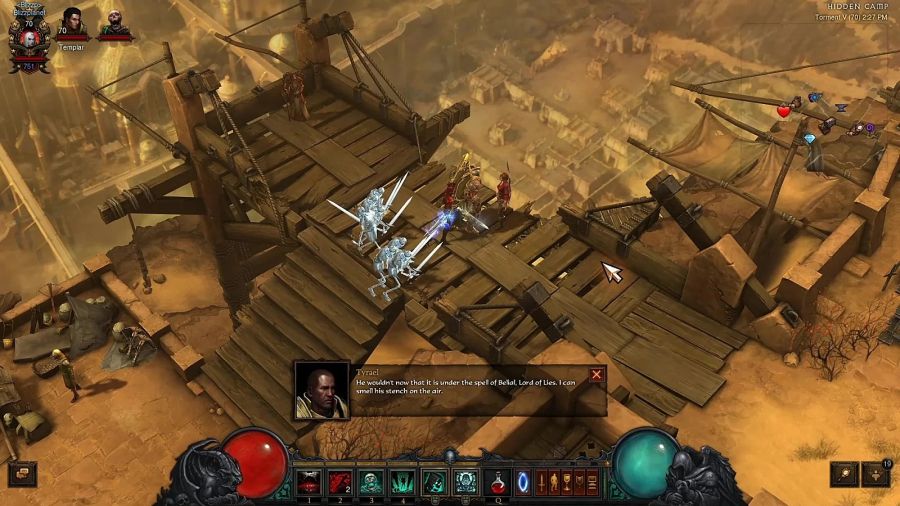Open the chat button

point(21,473)
